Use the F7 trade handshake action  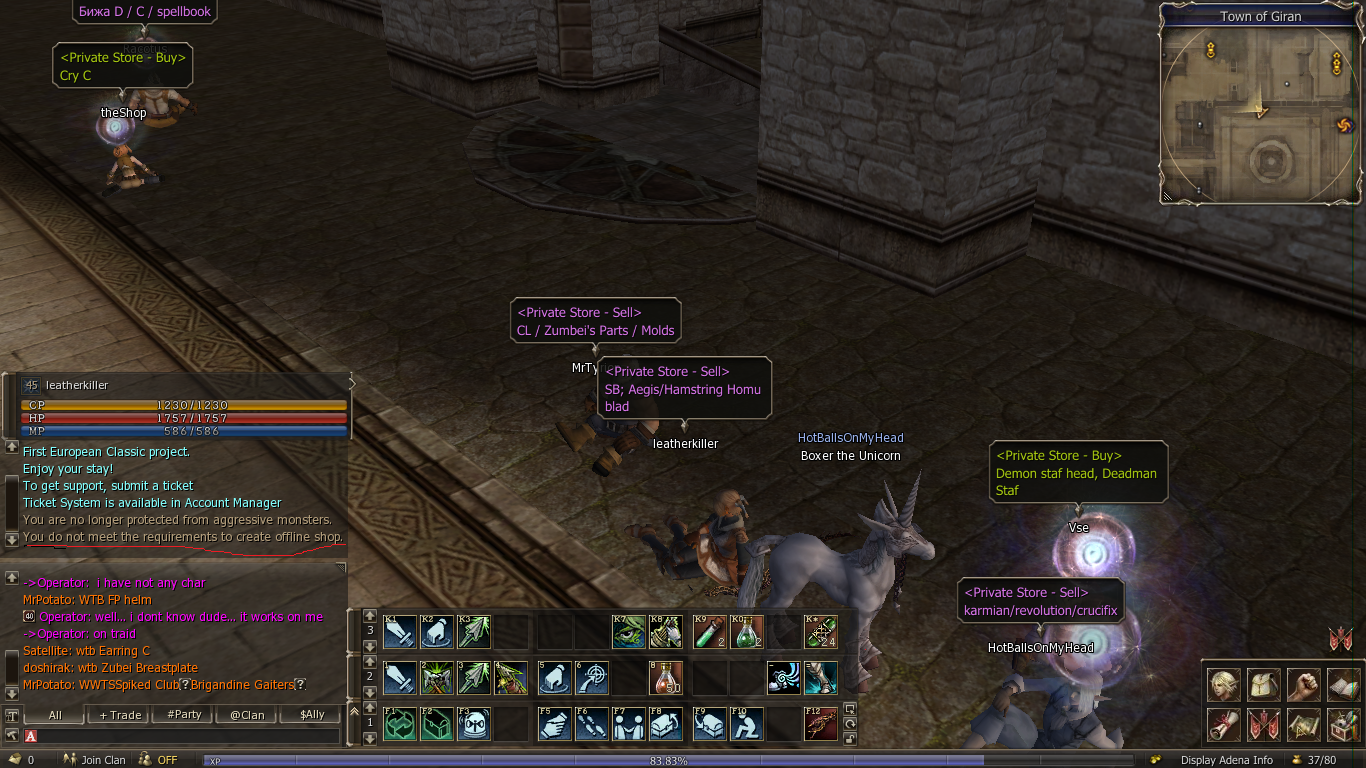pyautogui.click(x=629, y=724)
